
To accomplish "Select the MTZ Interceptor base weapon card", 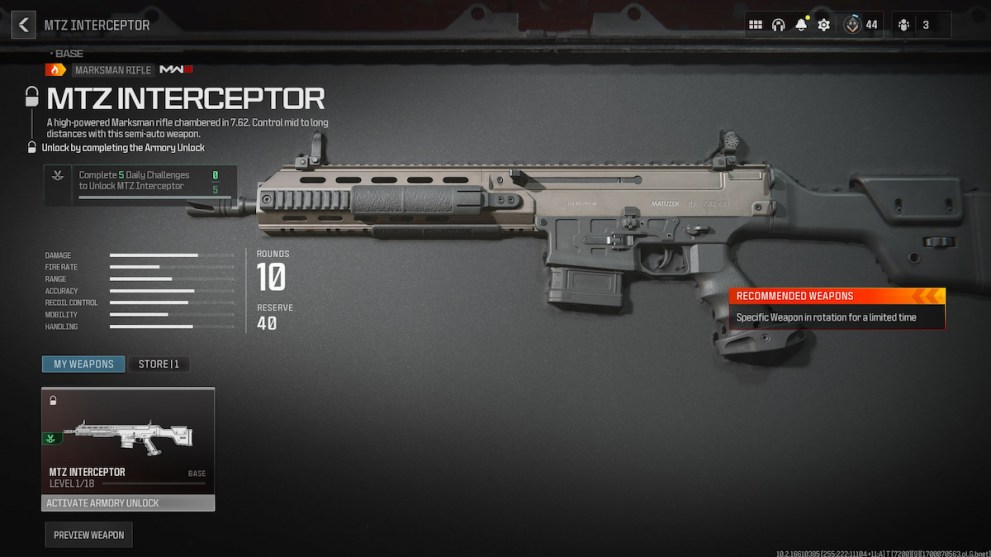I will (x=127, y=440).
